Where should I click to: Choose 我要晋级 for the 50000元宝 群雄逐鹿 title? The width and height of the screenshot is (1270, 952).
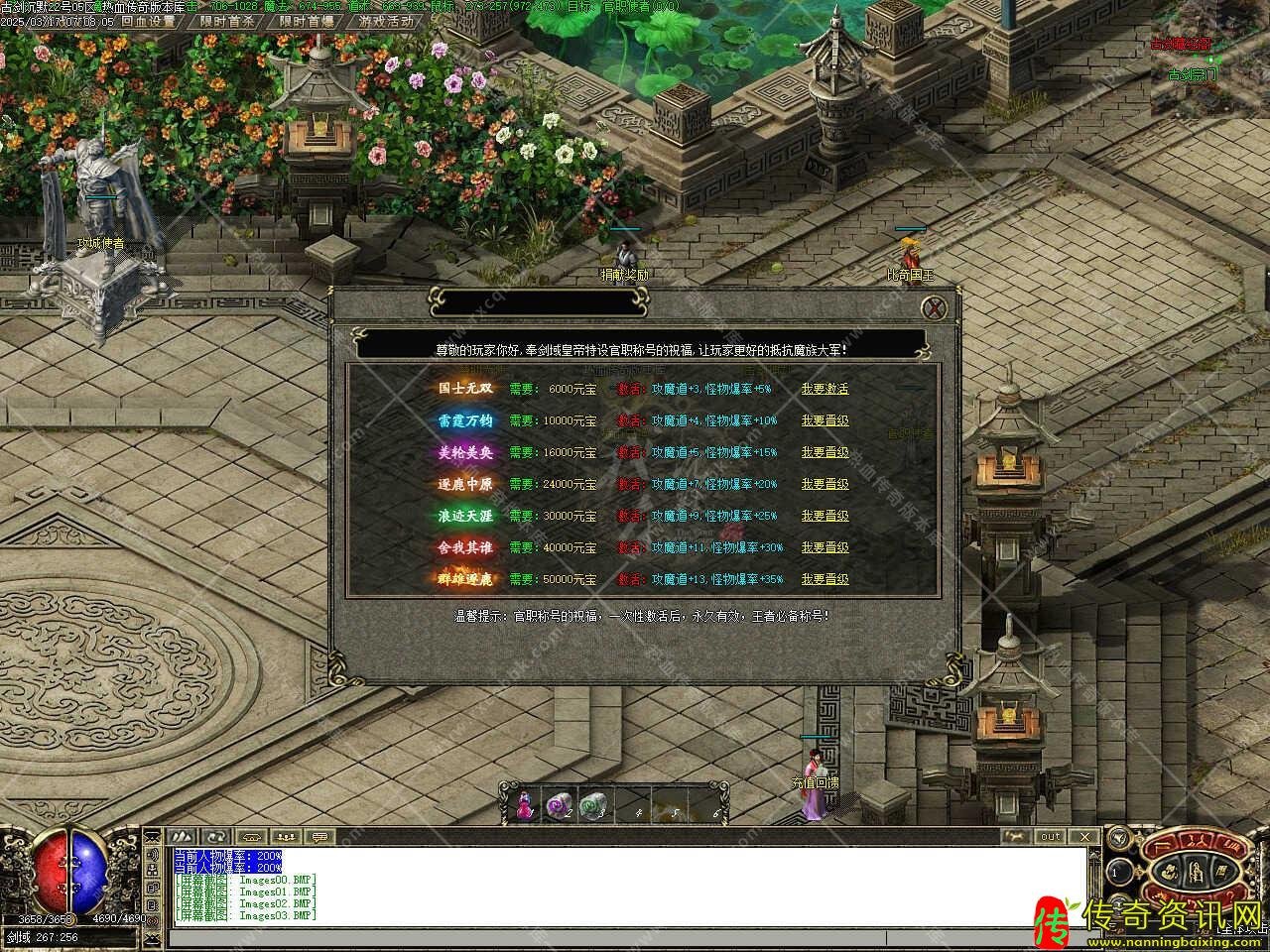pos(825,579)
